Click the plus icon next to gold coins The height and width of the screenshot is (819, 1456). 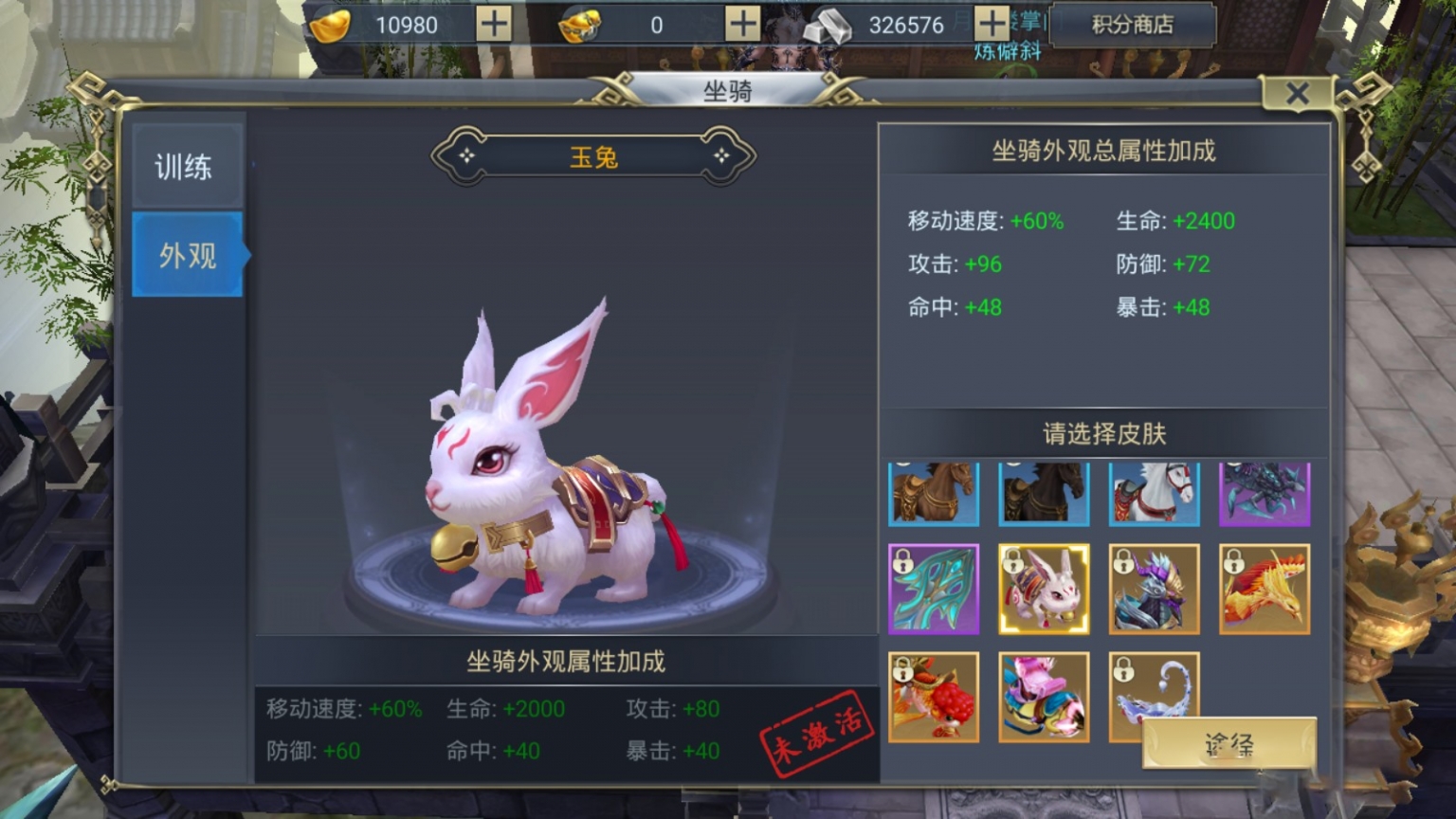point(494,26)
